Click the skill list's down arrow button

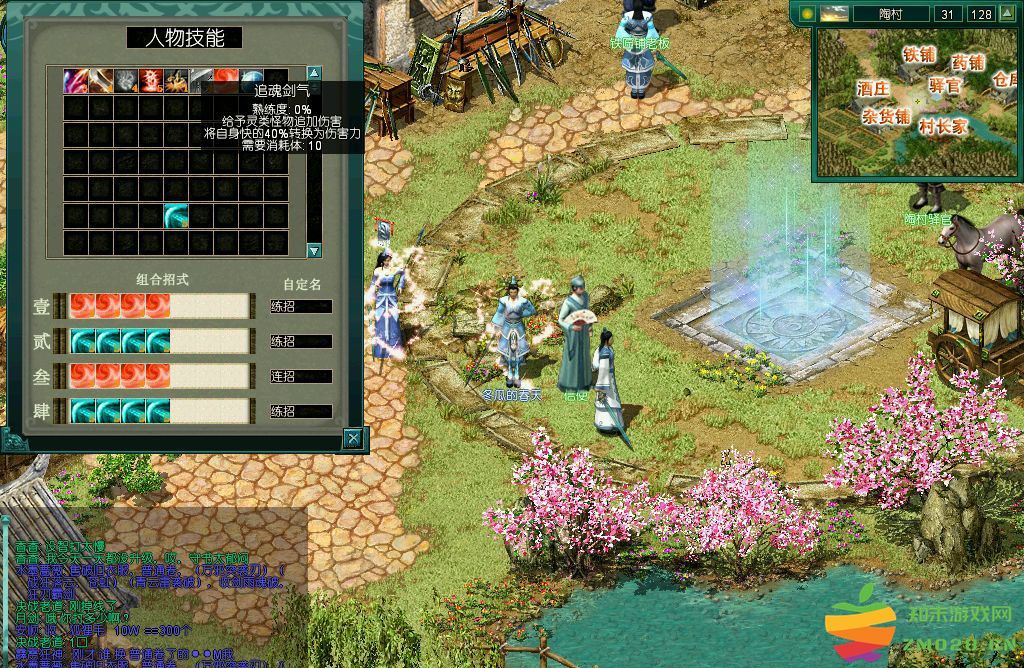(314, 250)
